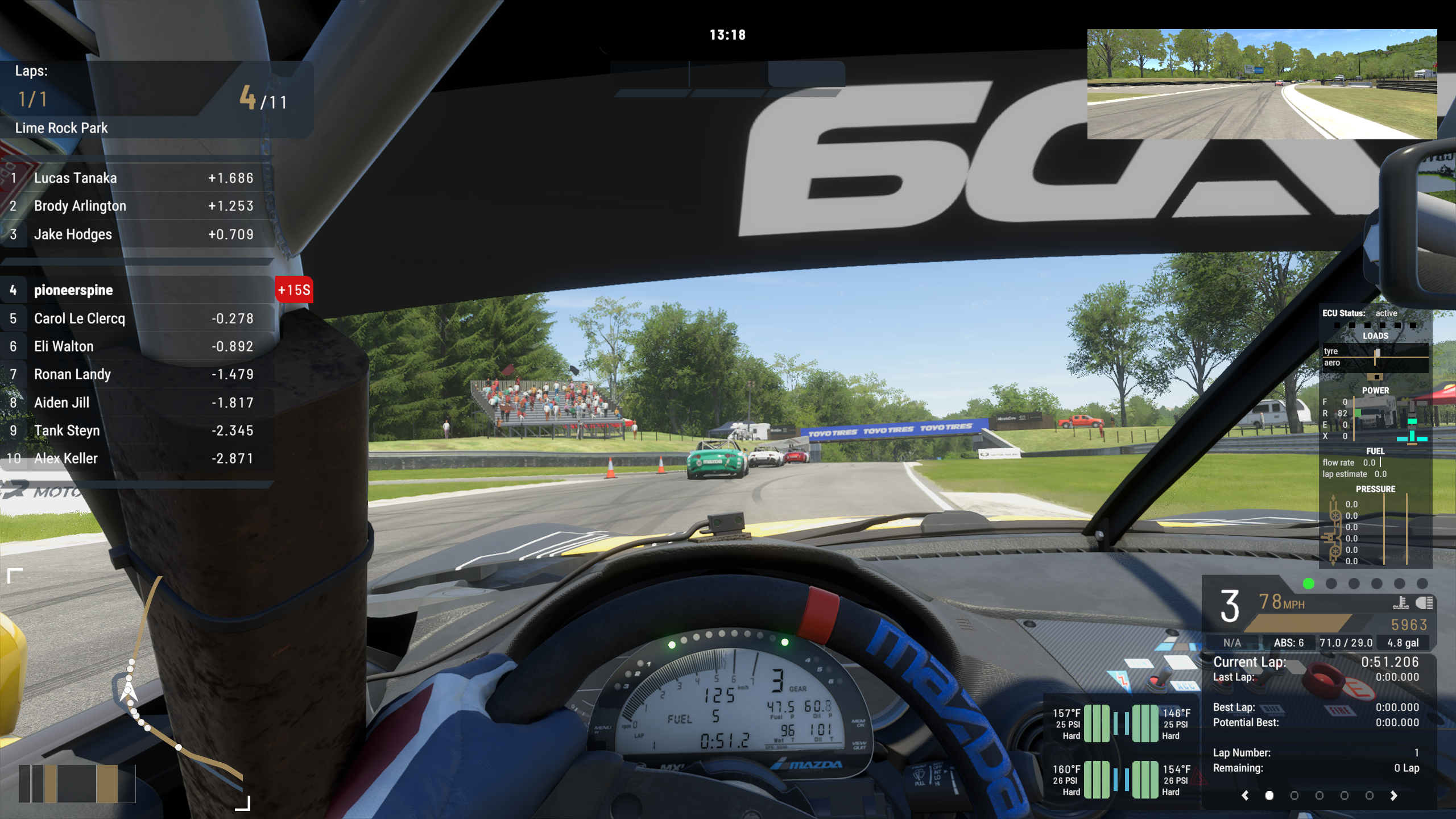Select Tank Steyn's row in standings

pyautogui.click(x=136, y=431)
